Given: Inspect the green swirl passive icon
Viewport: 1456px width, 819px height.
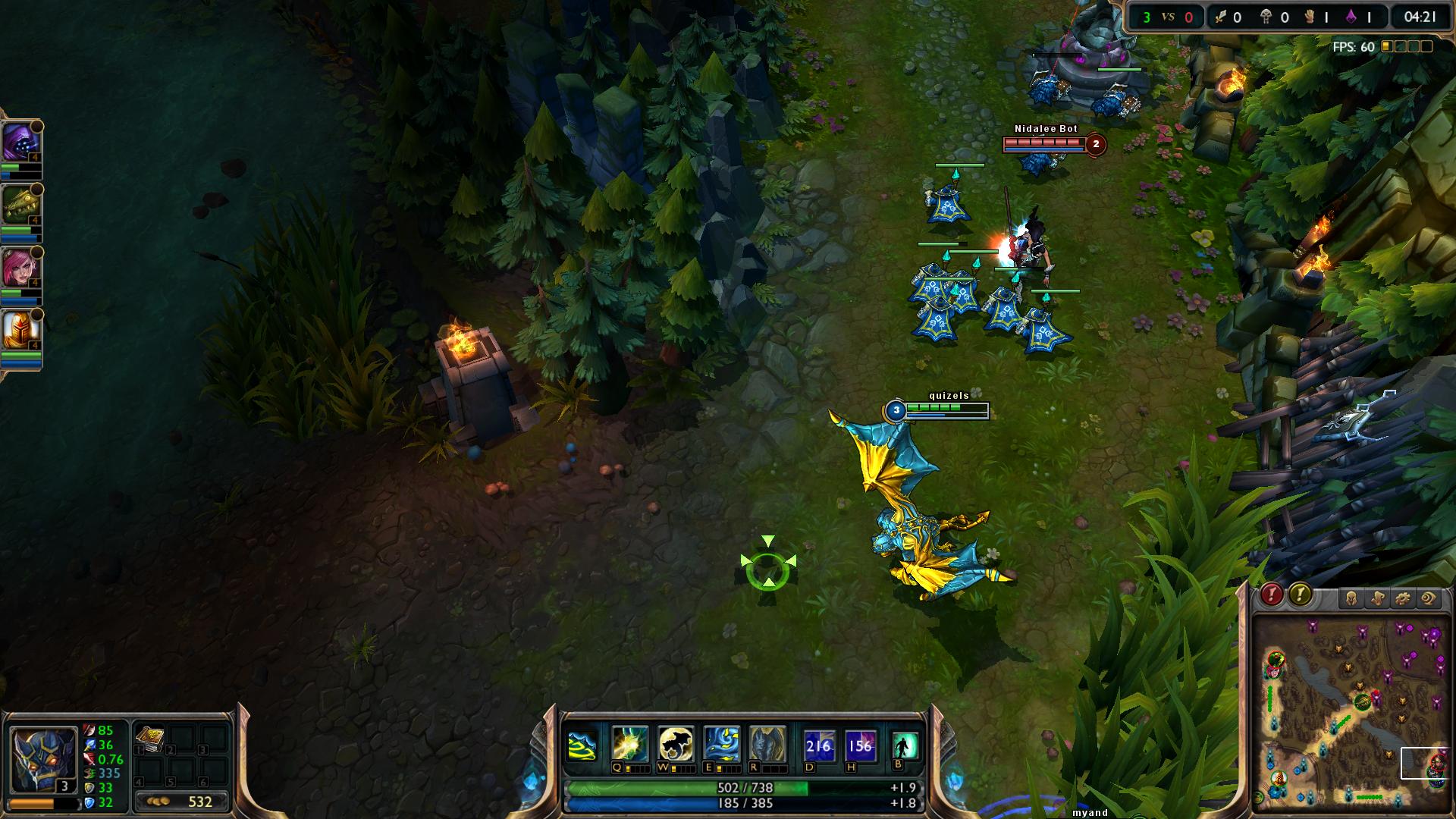Looking at the screenshot, I should 582,745.
